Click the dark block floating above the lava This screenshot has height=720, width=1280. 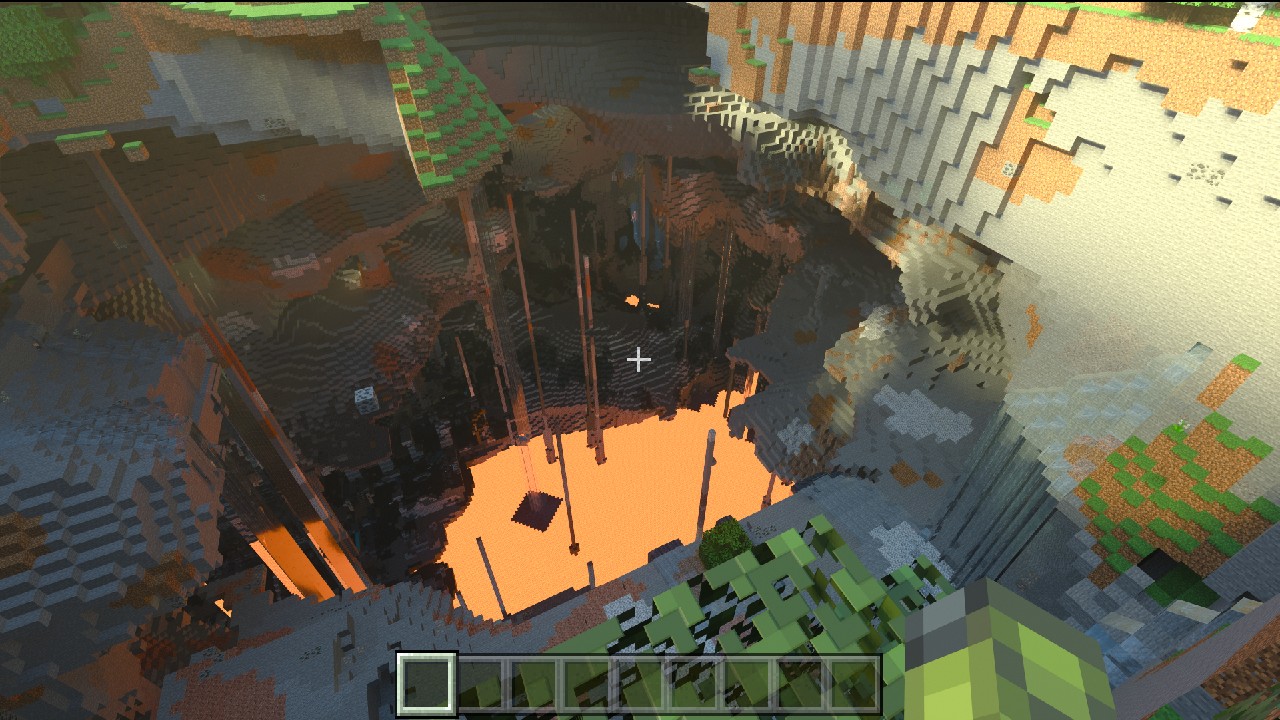point(533,512)
